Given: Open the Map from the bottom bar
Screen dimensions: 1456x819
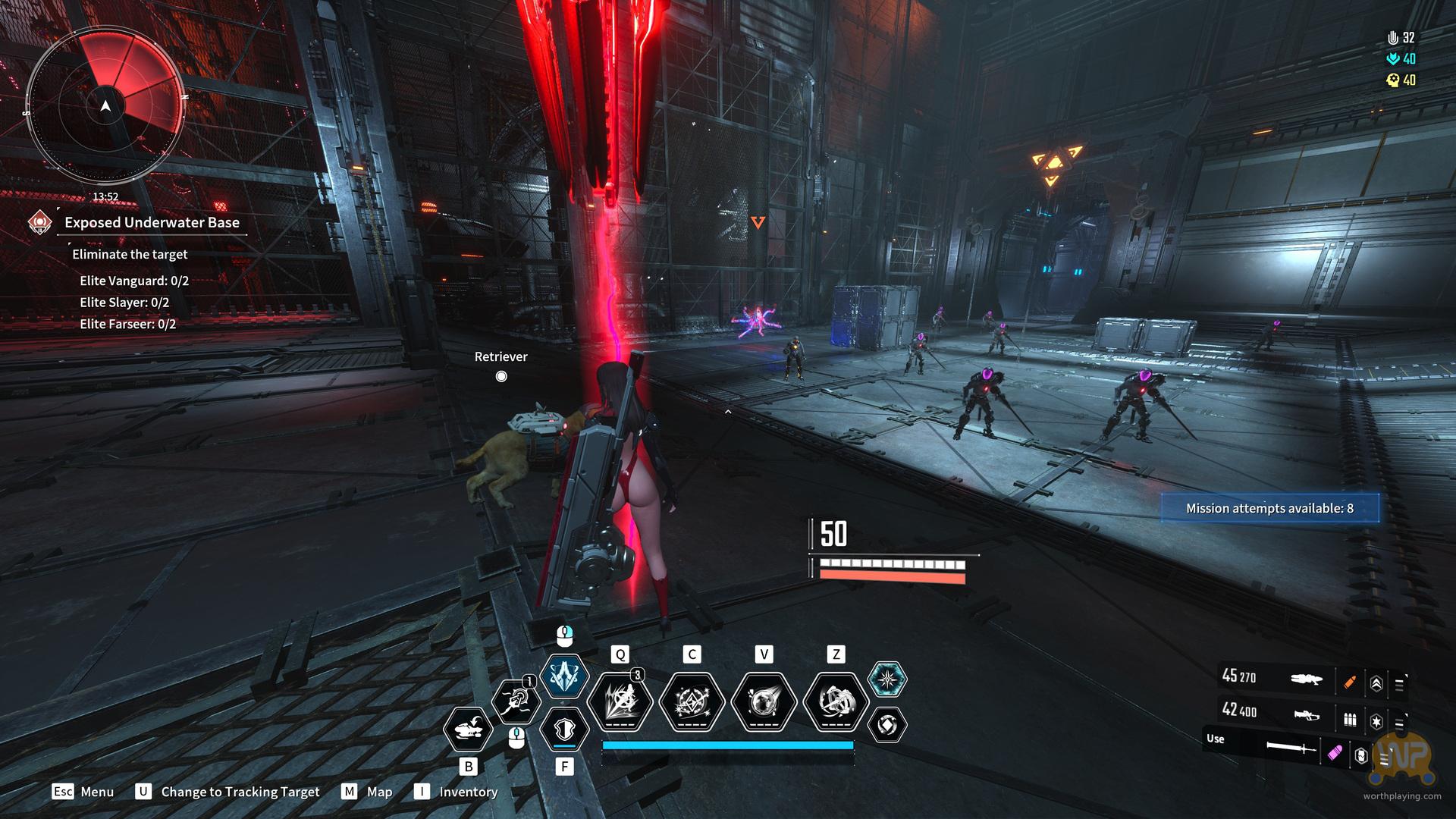Looking at the screenshot, I should [x=368, y=792].
